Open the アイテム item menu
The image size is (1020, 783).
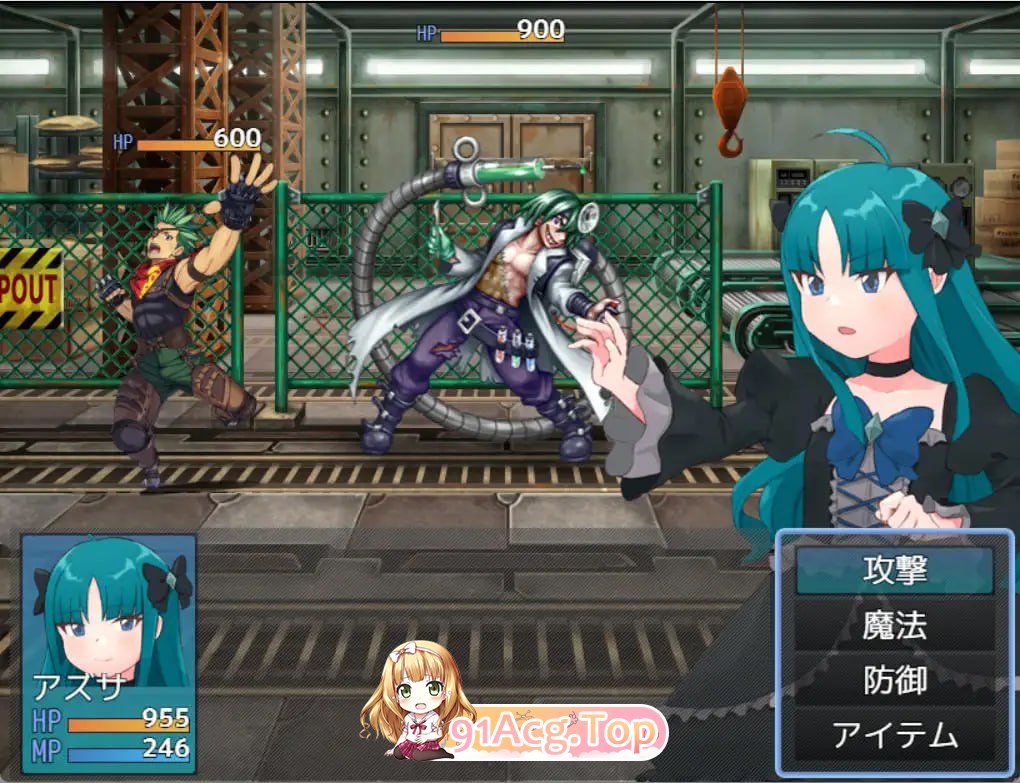(x=895, y=738)
